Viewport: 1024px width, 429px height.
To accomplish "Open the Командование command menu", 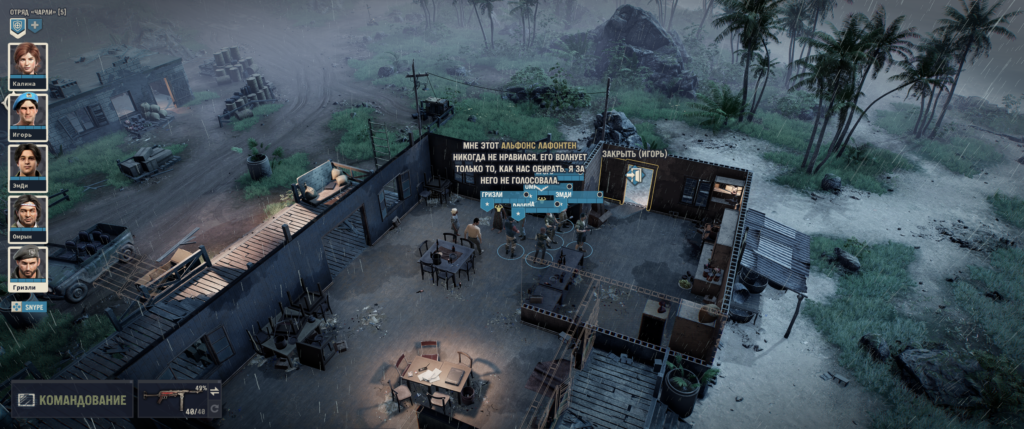I will pos(72,400).
